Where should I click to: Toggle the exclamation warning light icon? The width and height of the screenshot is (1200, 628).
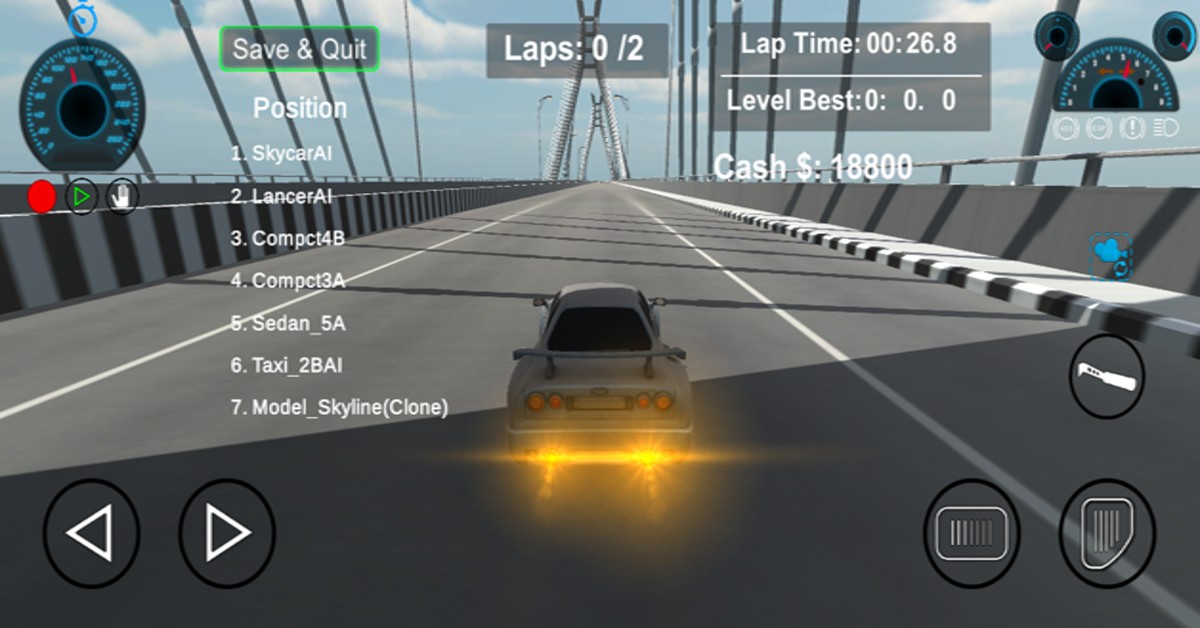[x=1133, y=128]
